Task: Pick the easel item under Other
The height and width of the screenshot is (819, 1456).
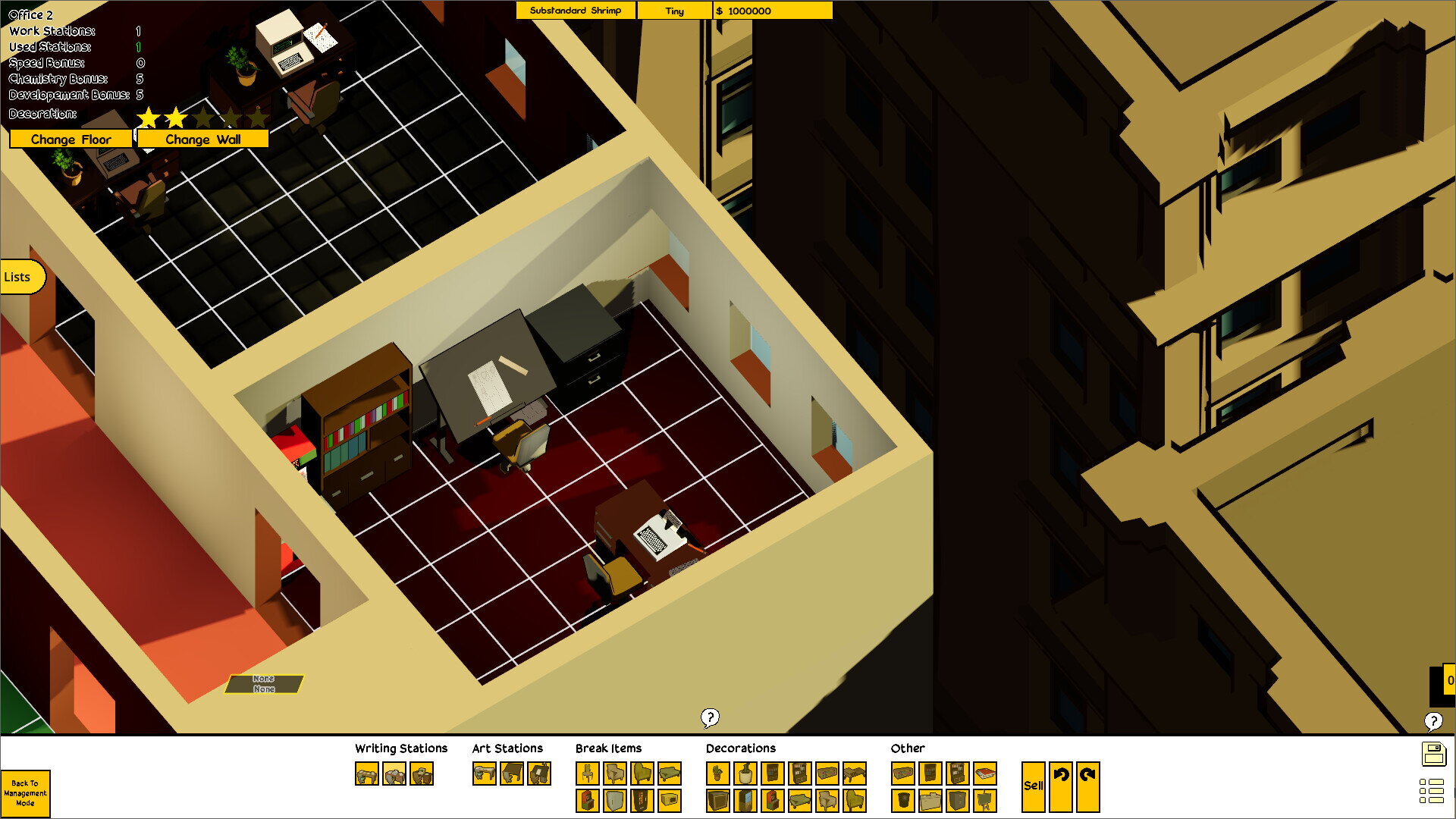Action: click(985, 801)
